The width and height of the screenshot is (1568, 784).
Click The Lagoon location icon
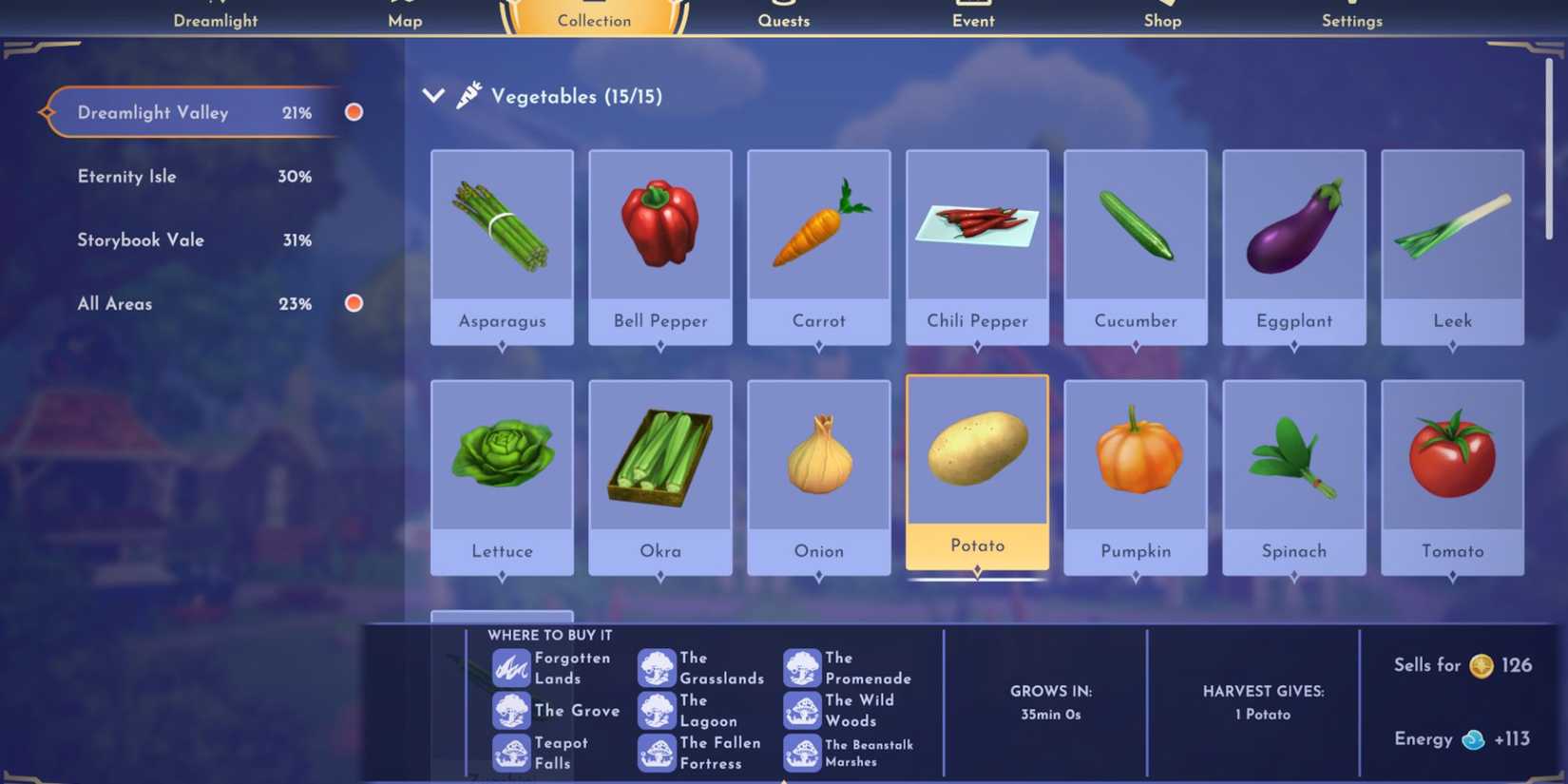click(659, 710)
